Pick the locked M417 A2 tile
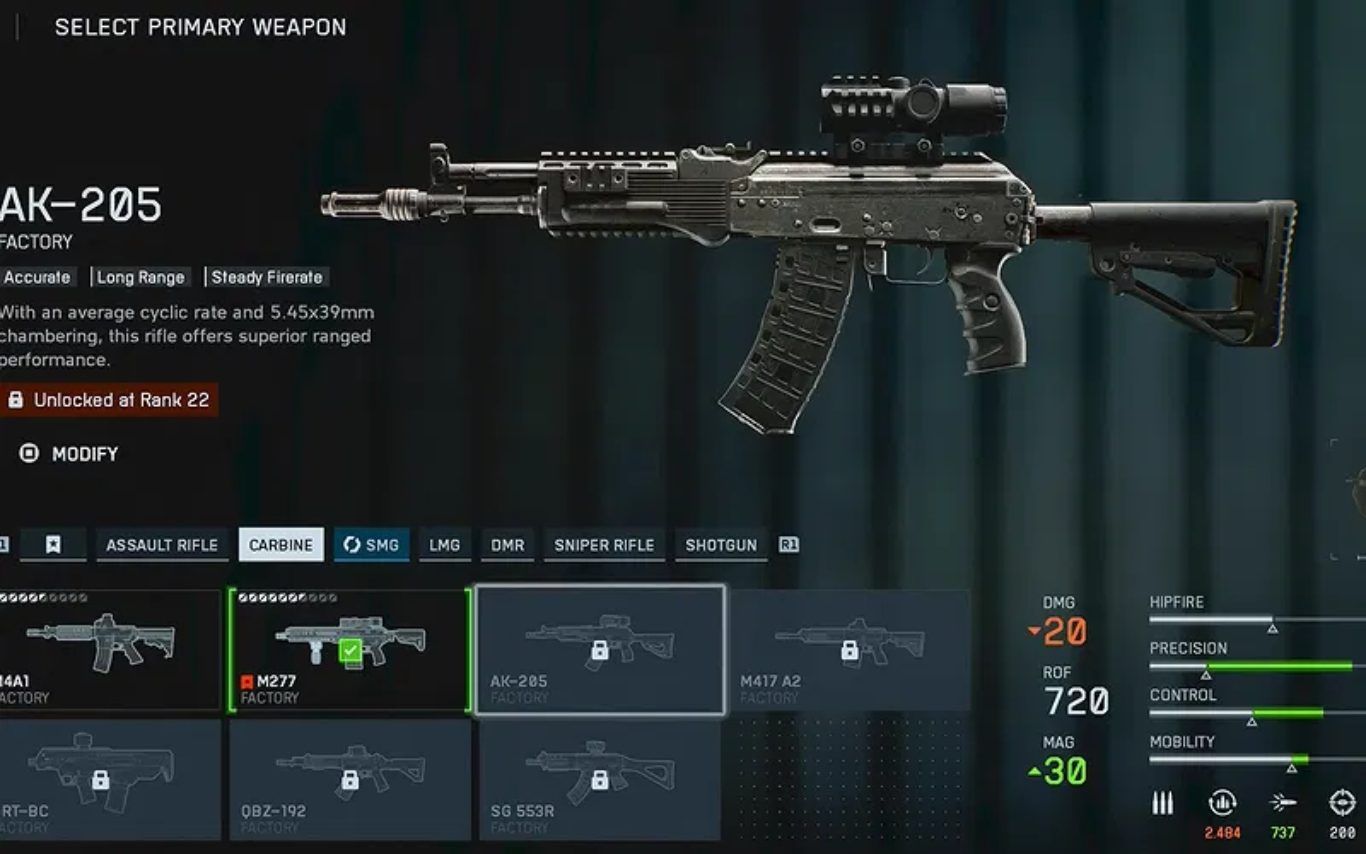 [850, 650]
